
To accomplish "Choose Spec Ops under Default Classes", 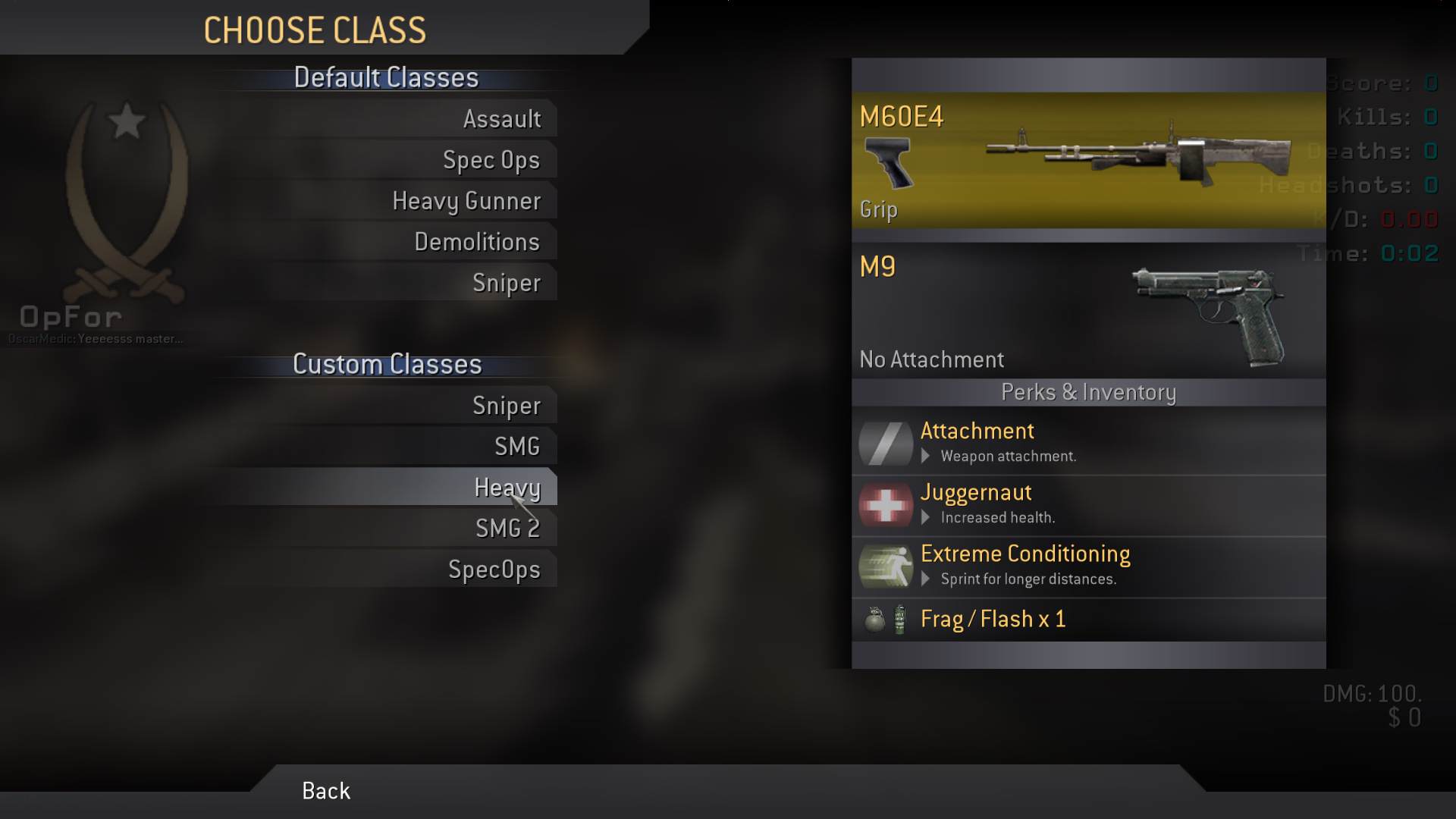I will point(491,160).
